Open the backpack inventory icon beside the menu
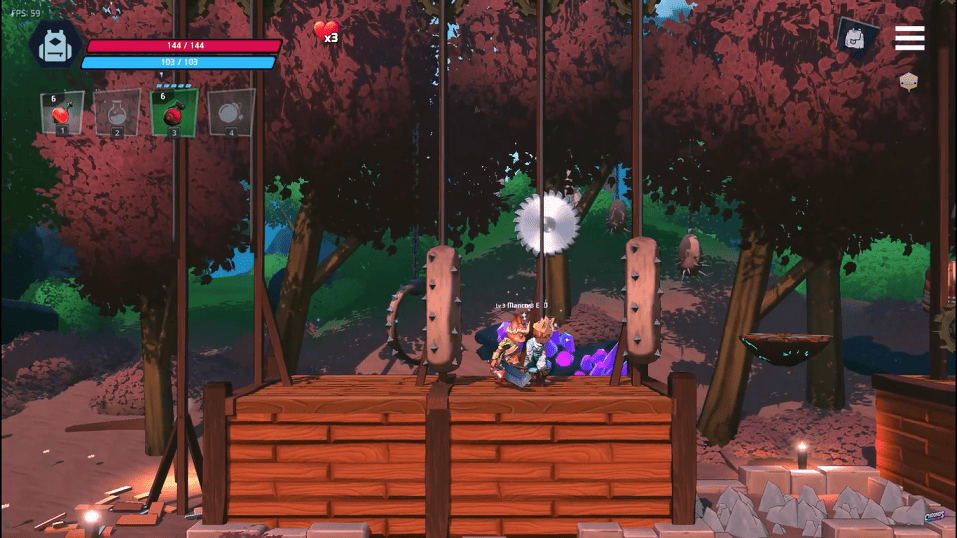The image size is (957, 538). (857, 38)
